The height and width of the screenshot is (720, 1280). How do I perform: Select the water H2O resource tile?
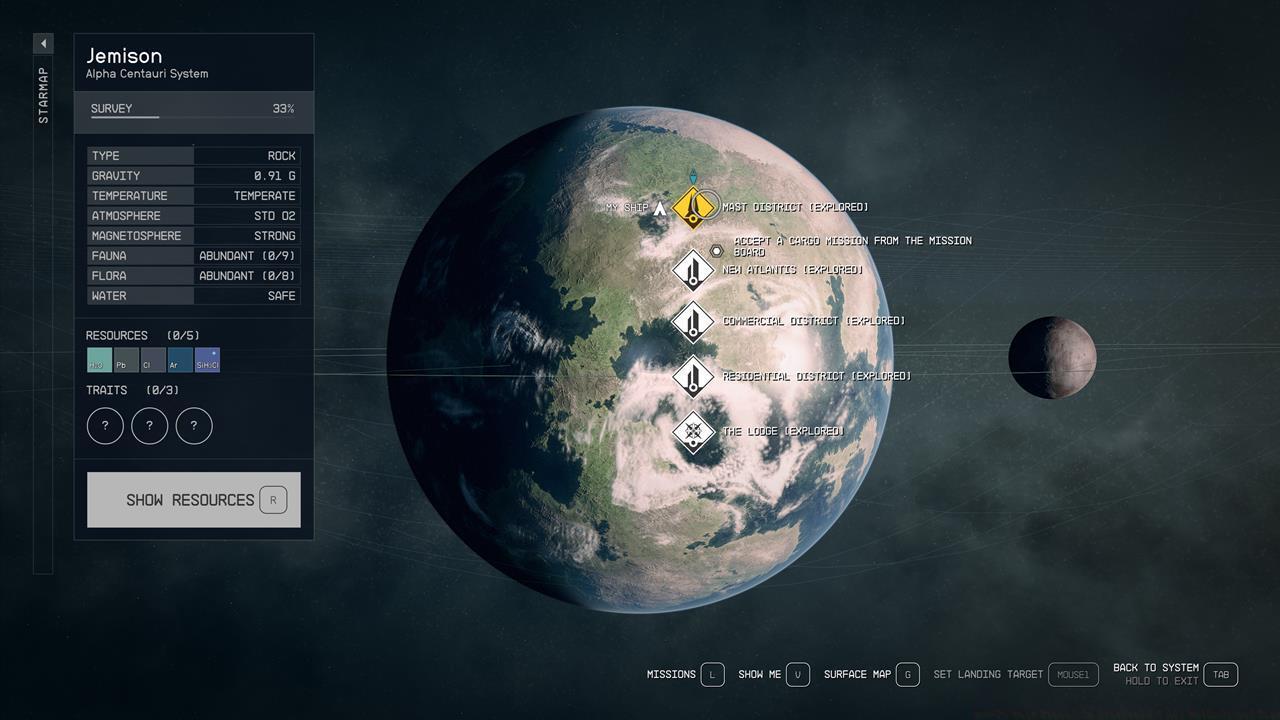(x=99, y=360)
